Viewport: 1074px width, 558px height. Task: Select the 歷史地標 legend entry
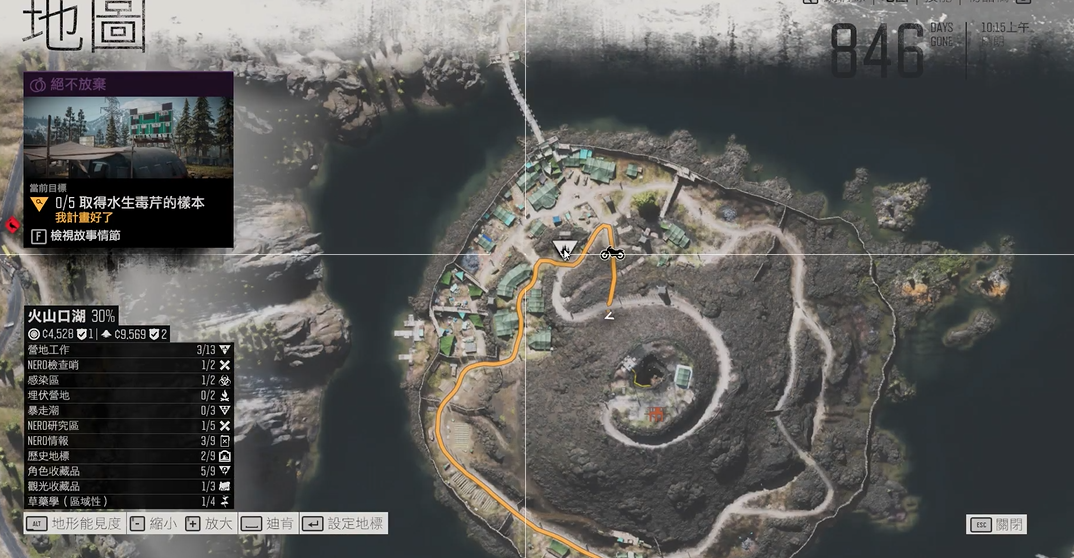coord(129,456)
